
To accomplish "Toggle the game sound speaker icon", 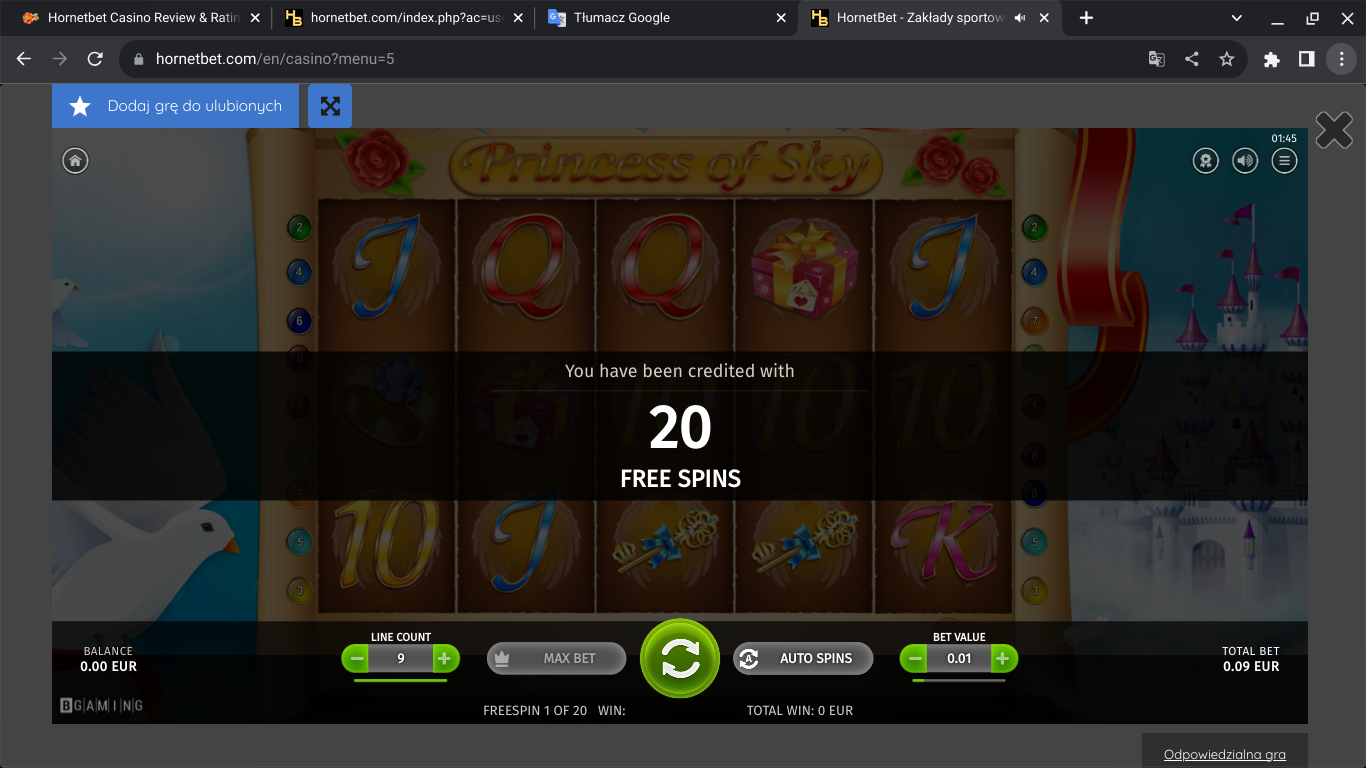I will pyautogui.click(x=1245, y=160).
